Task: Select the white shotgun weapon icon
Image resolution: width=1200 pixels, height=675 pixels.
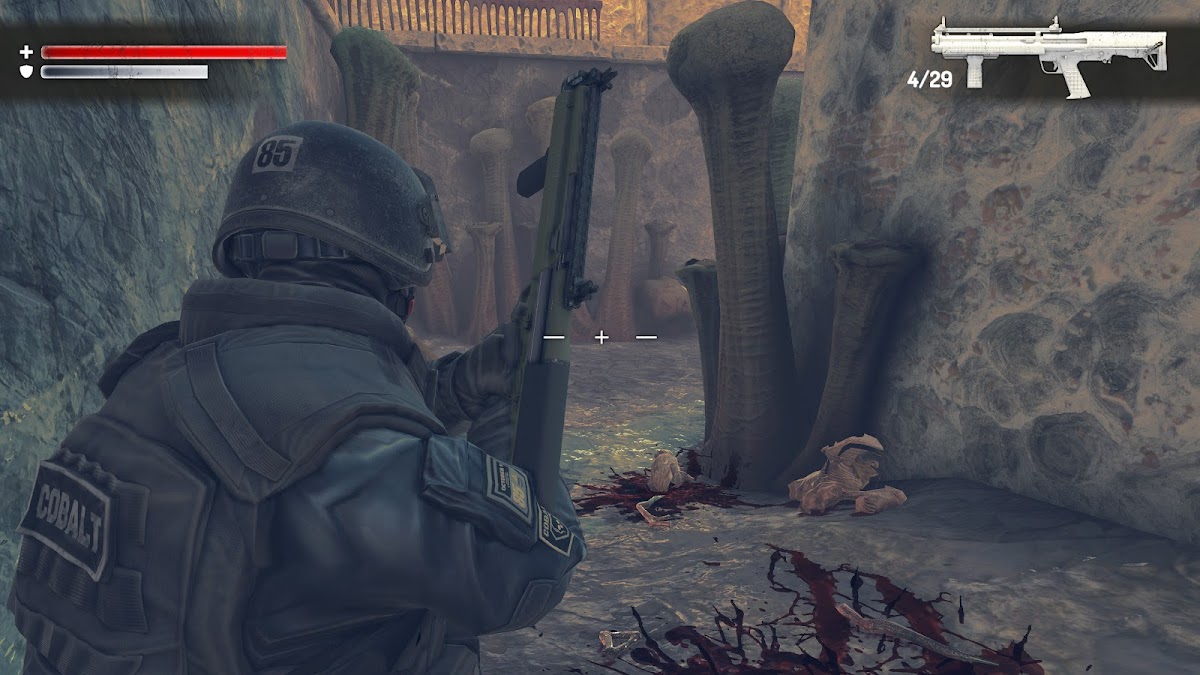Action: point(1047,52)
